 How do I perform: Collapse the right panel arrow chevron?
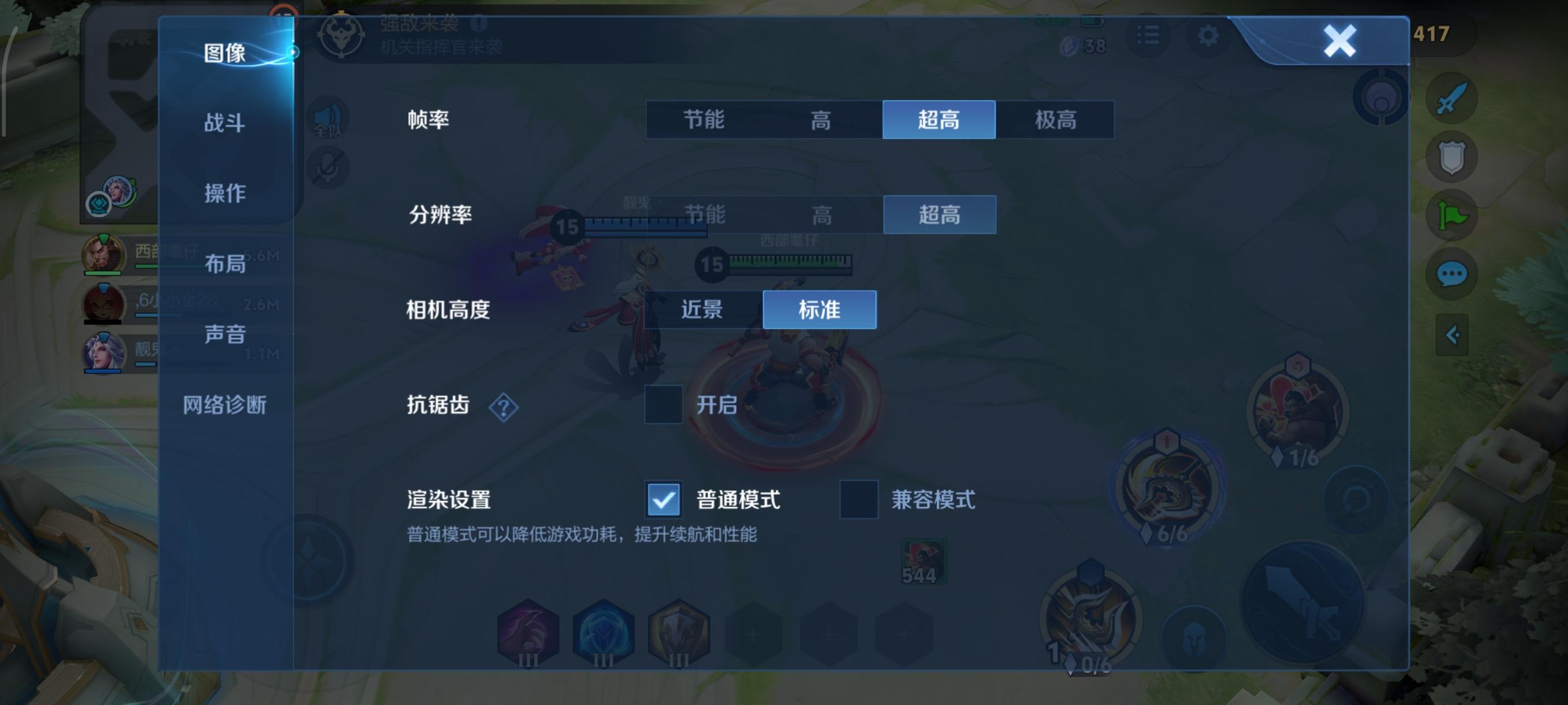coord(1454,333)
